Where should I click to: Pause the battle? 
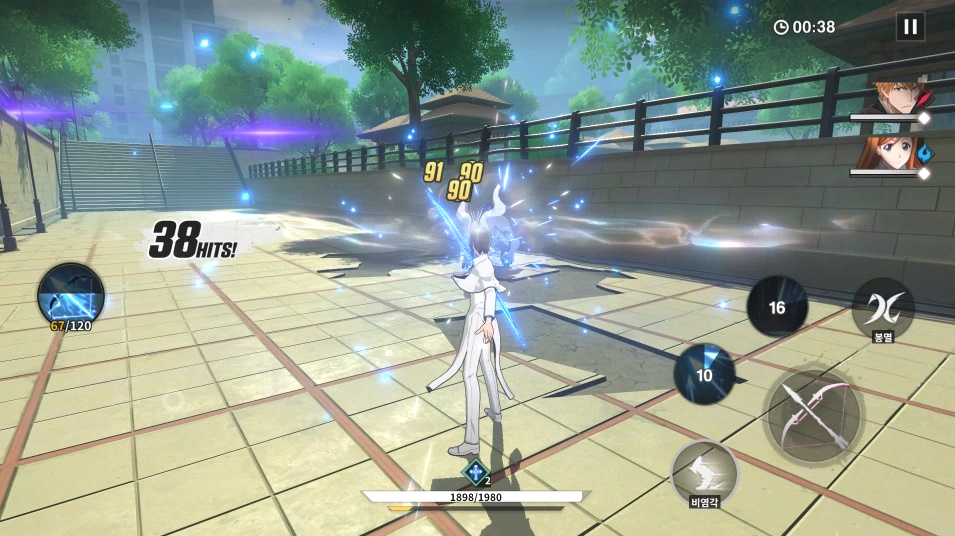click(910, 27)
